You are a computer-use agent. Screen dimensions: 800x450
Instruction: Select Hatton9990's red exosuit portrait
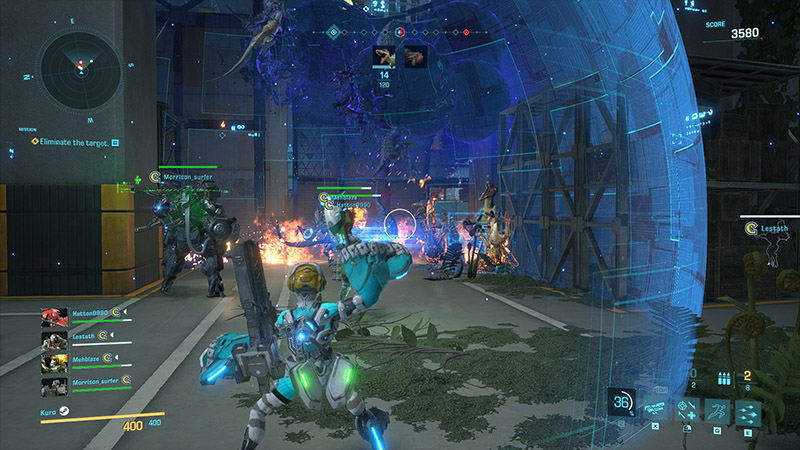tap(54, 317)
